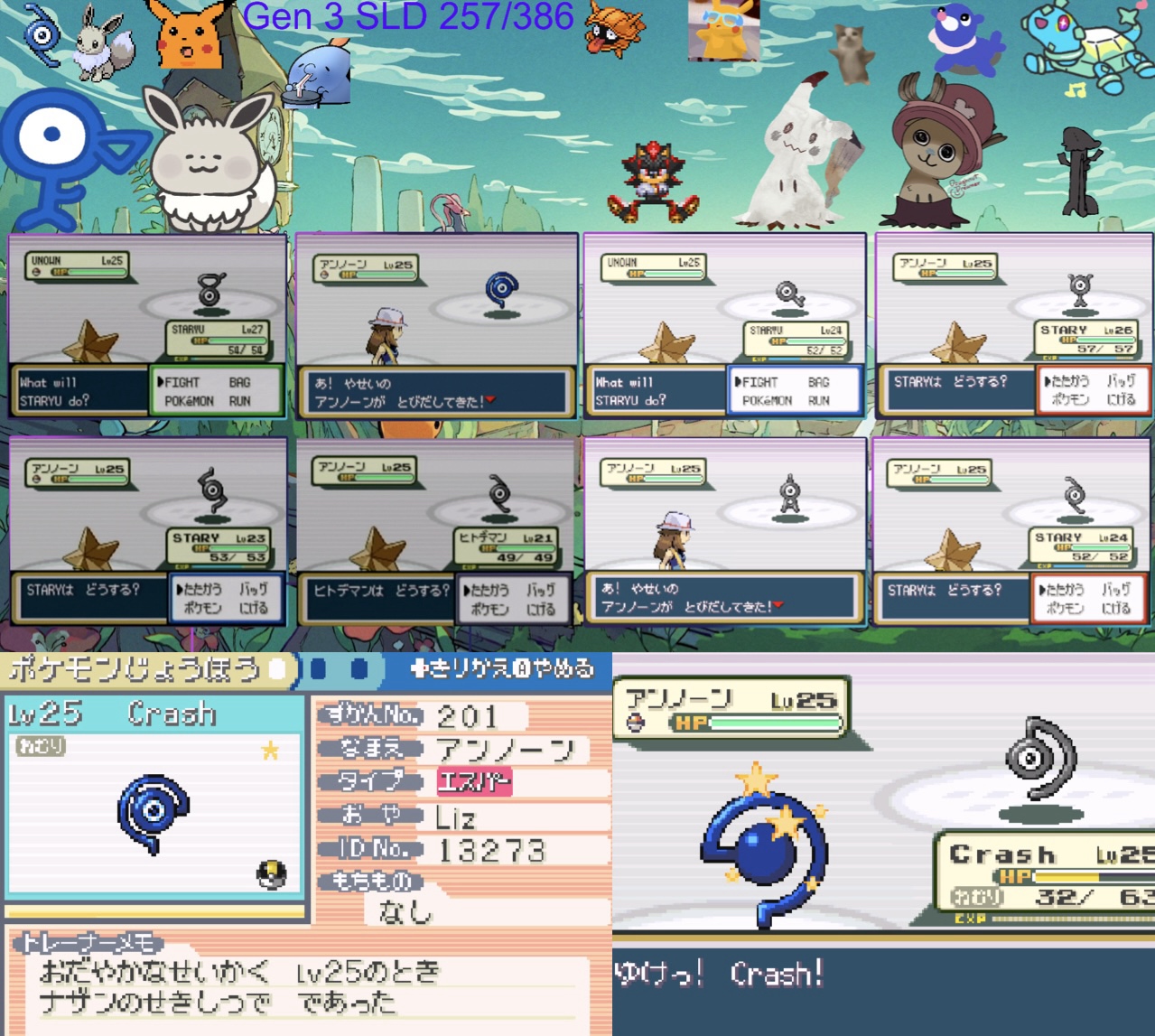Open バッグ in the Japanese Lv24 STARY battle

click(x=1116, y=589)
